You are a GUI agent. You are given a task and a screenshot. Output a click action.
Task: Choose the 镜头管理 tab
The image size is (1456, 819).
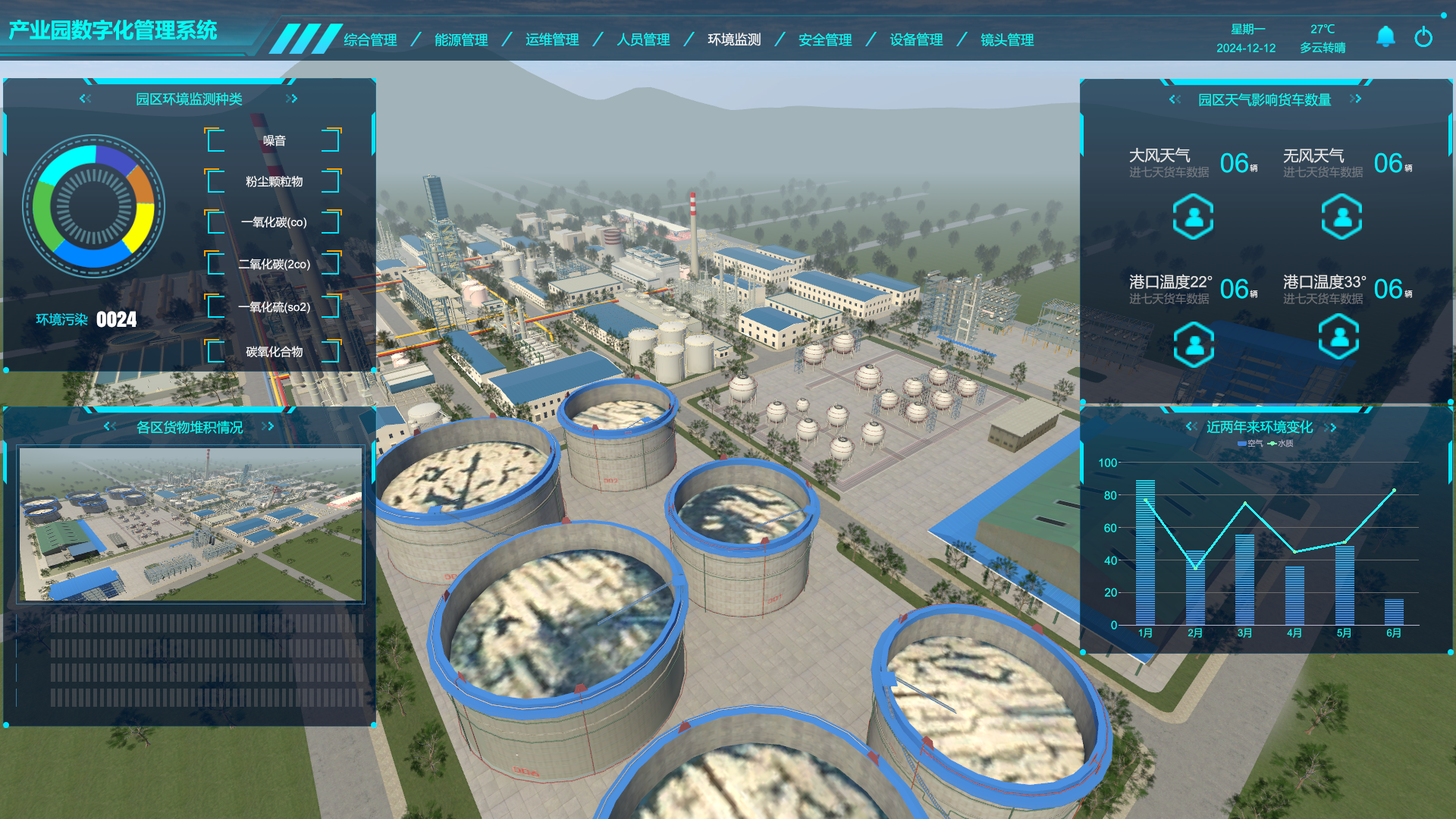[1007, 39]
